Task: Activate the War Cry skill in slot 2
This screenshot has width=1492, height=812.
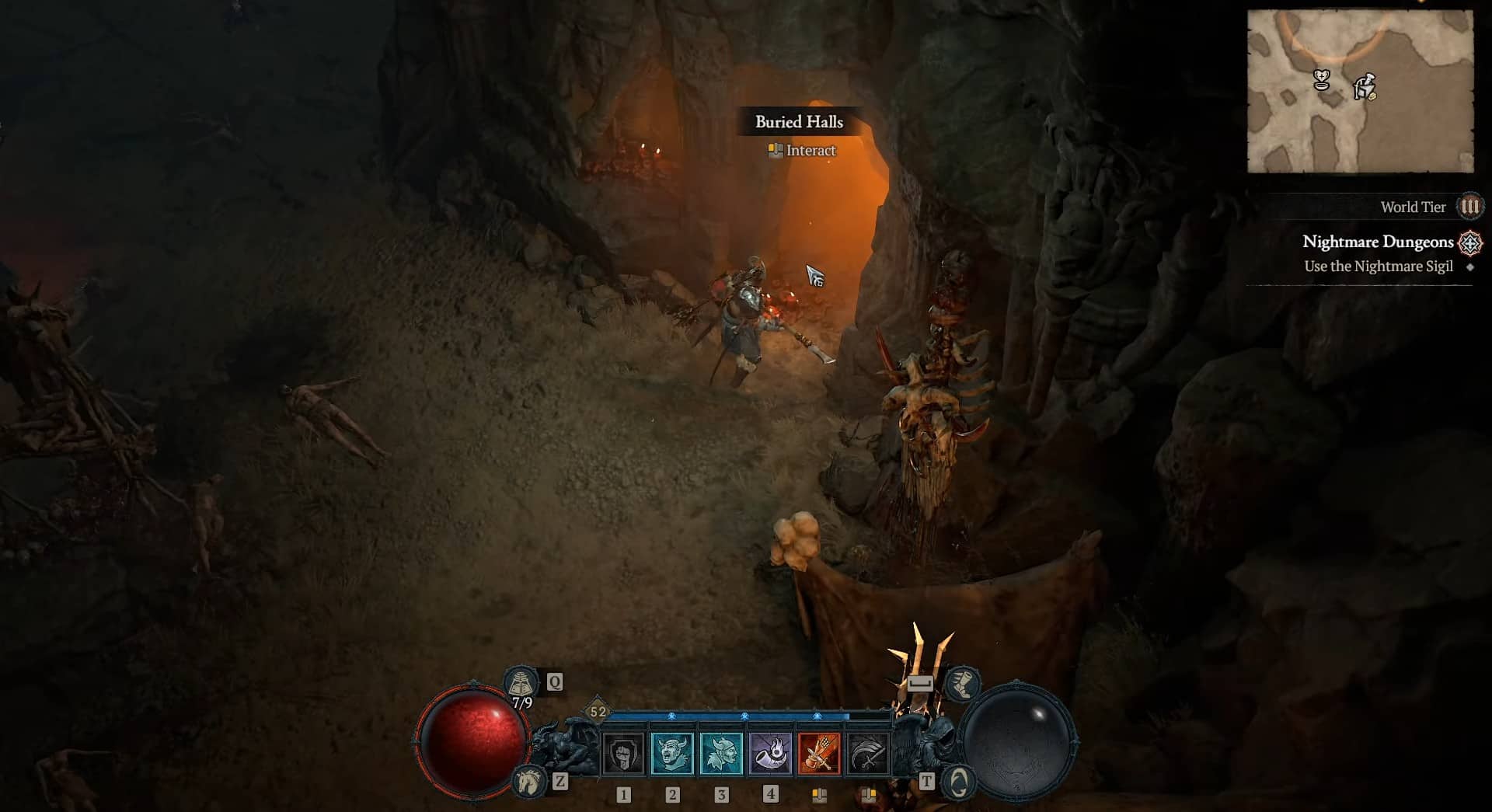Action: coord(673,753)
